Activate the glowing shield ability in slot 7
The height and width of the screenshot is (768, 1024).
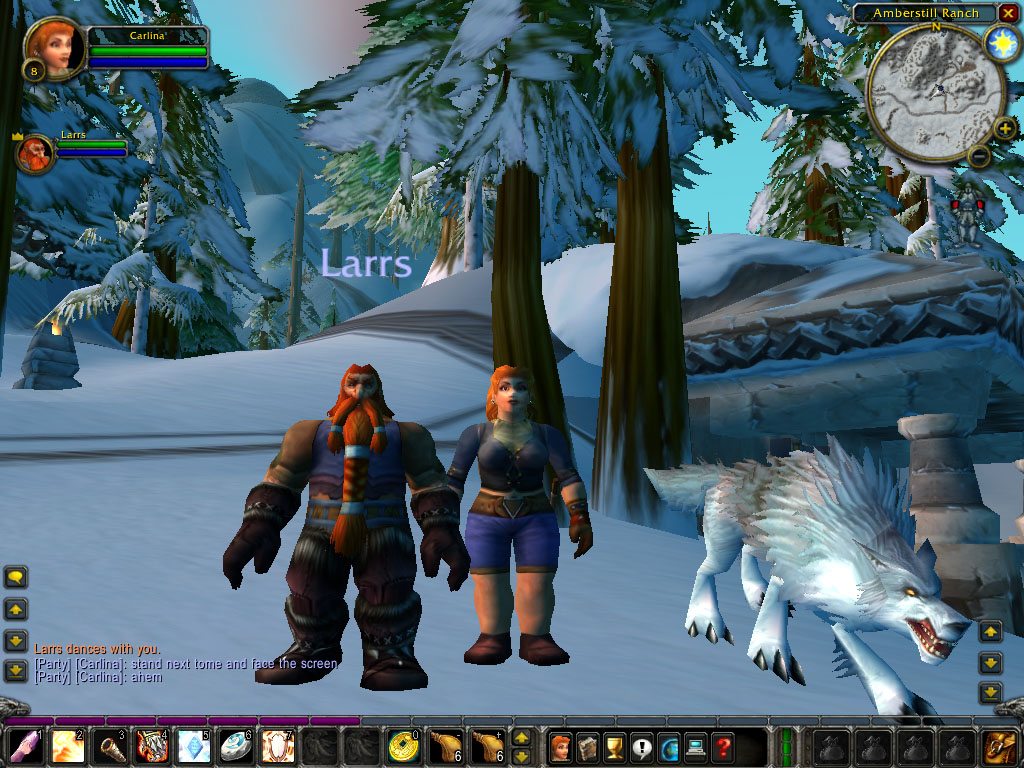[277, 747]
